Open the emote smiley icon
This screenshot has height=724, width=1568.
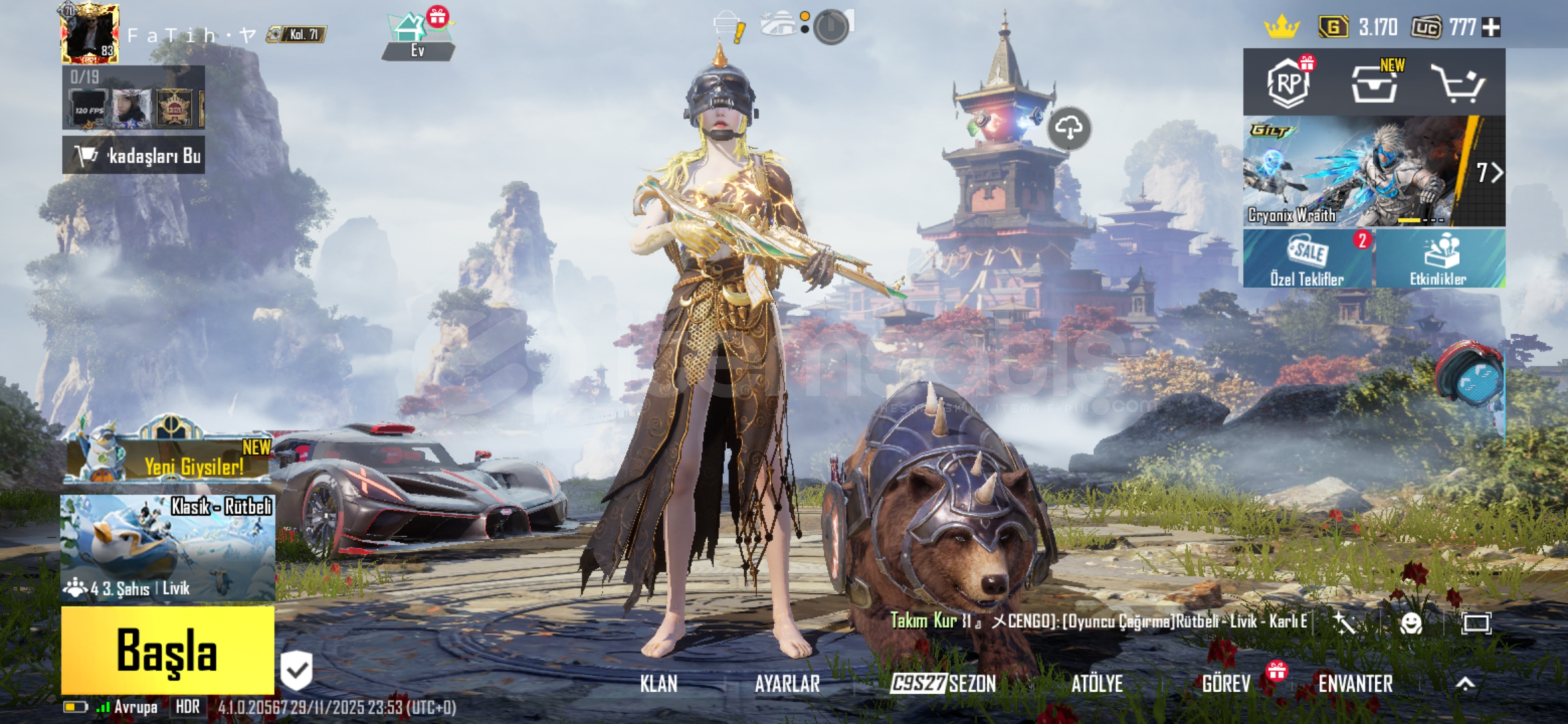(1411, 623)
